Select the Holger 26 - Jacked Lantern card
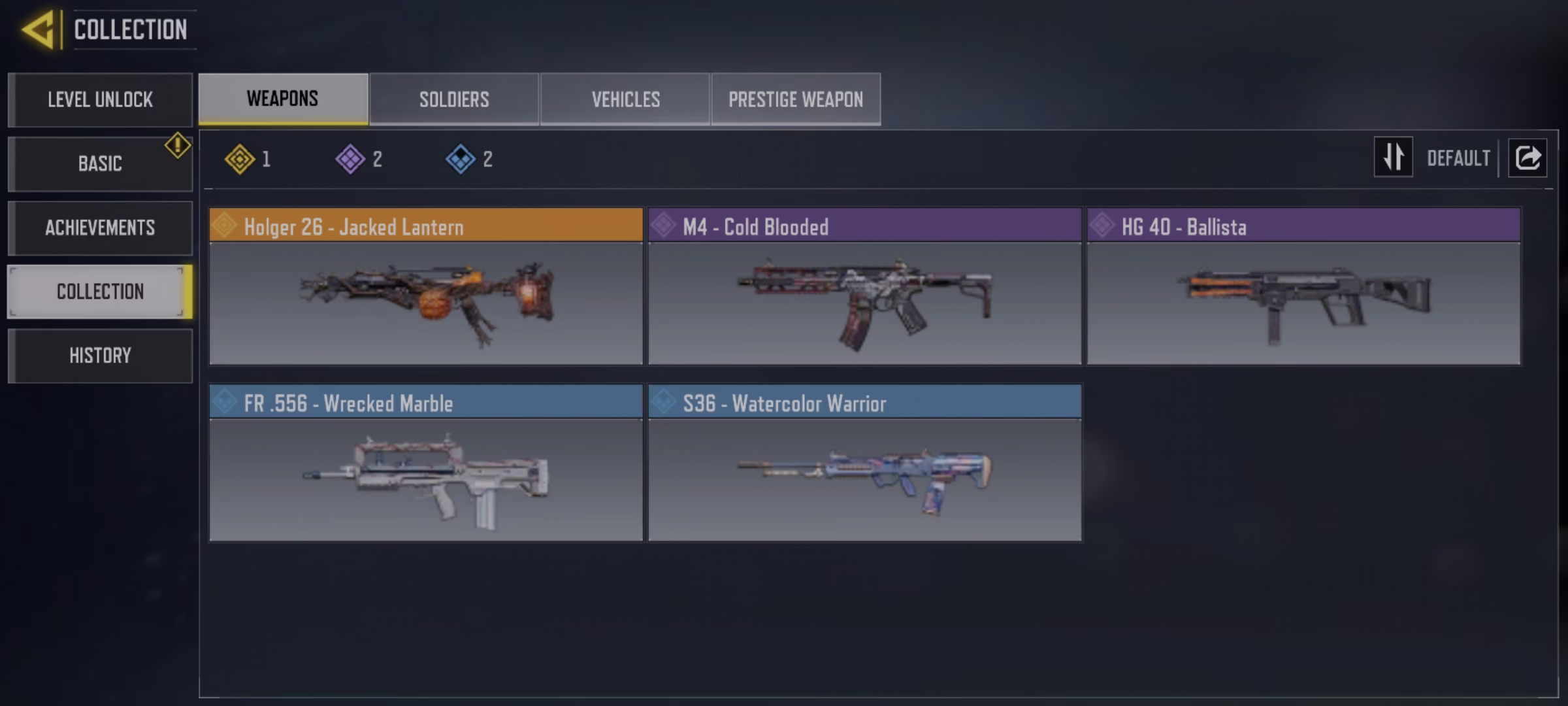 click(x=426, y=286)
